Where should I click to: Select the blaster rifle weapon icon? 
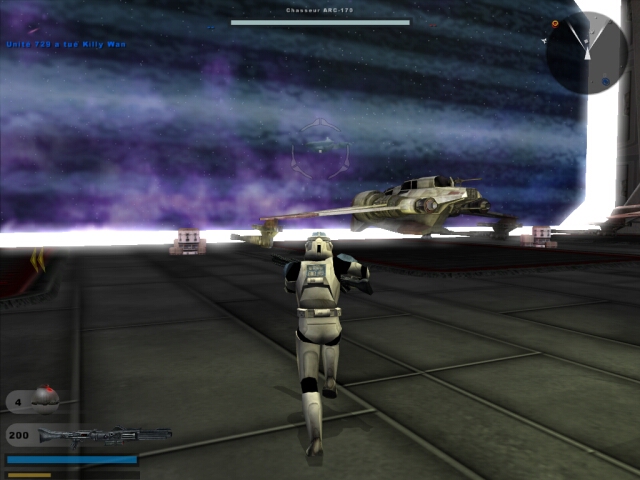[x=105, y=435]
